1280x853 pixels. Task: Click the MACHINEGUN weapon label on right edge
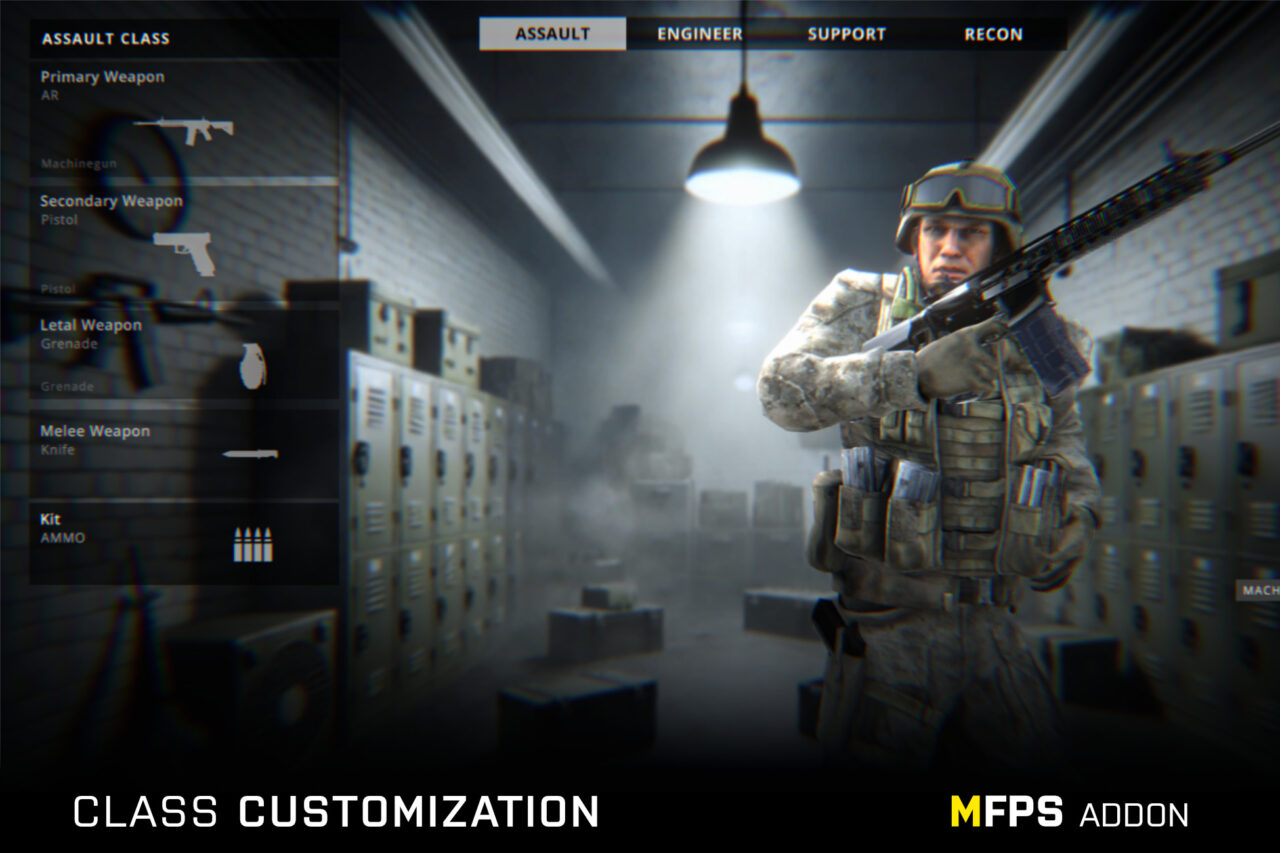(x=1256, y=588)
